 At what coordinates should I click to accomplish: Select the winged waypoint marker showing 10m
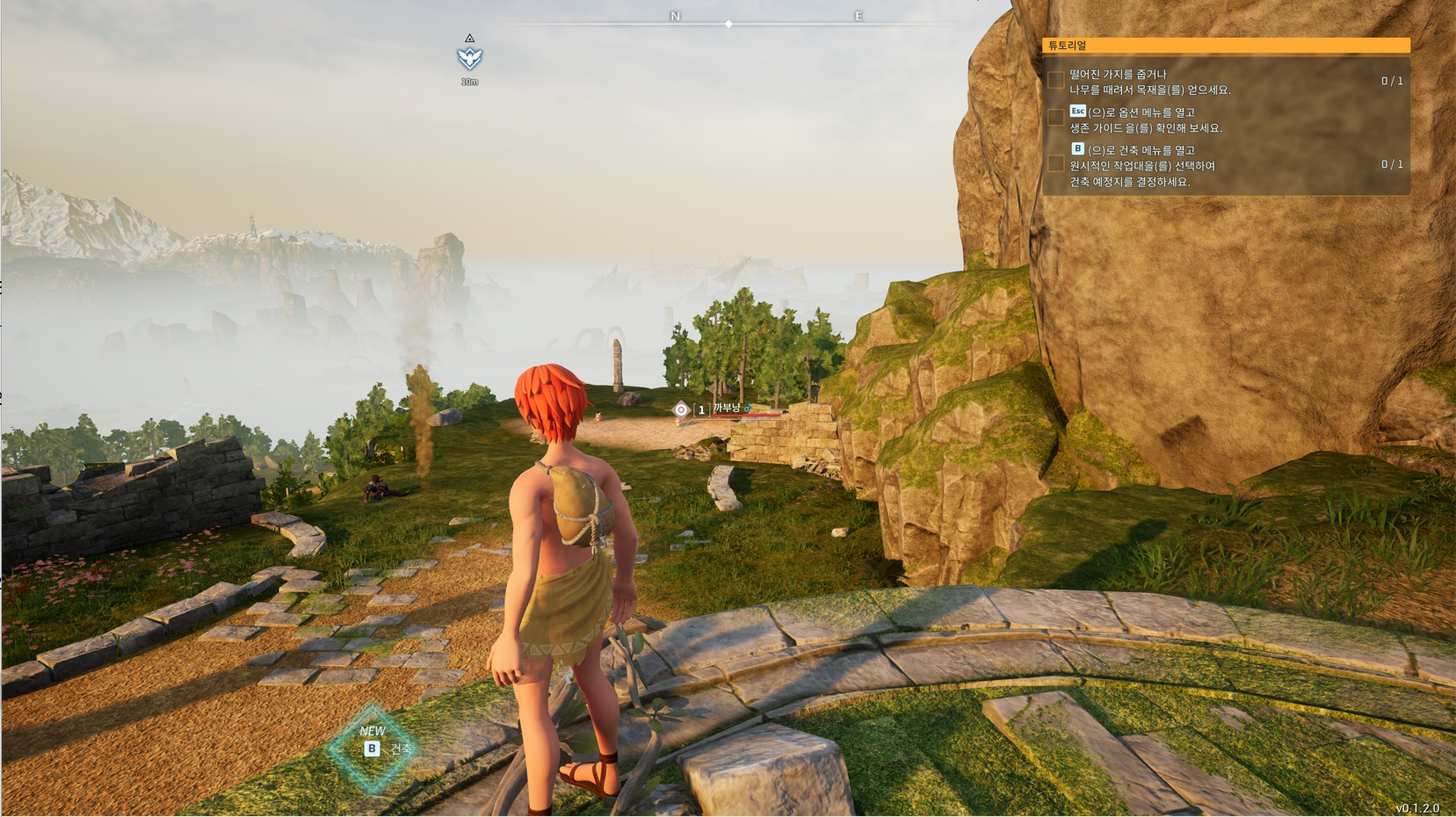(x=470, y=58)
